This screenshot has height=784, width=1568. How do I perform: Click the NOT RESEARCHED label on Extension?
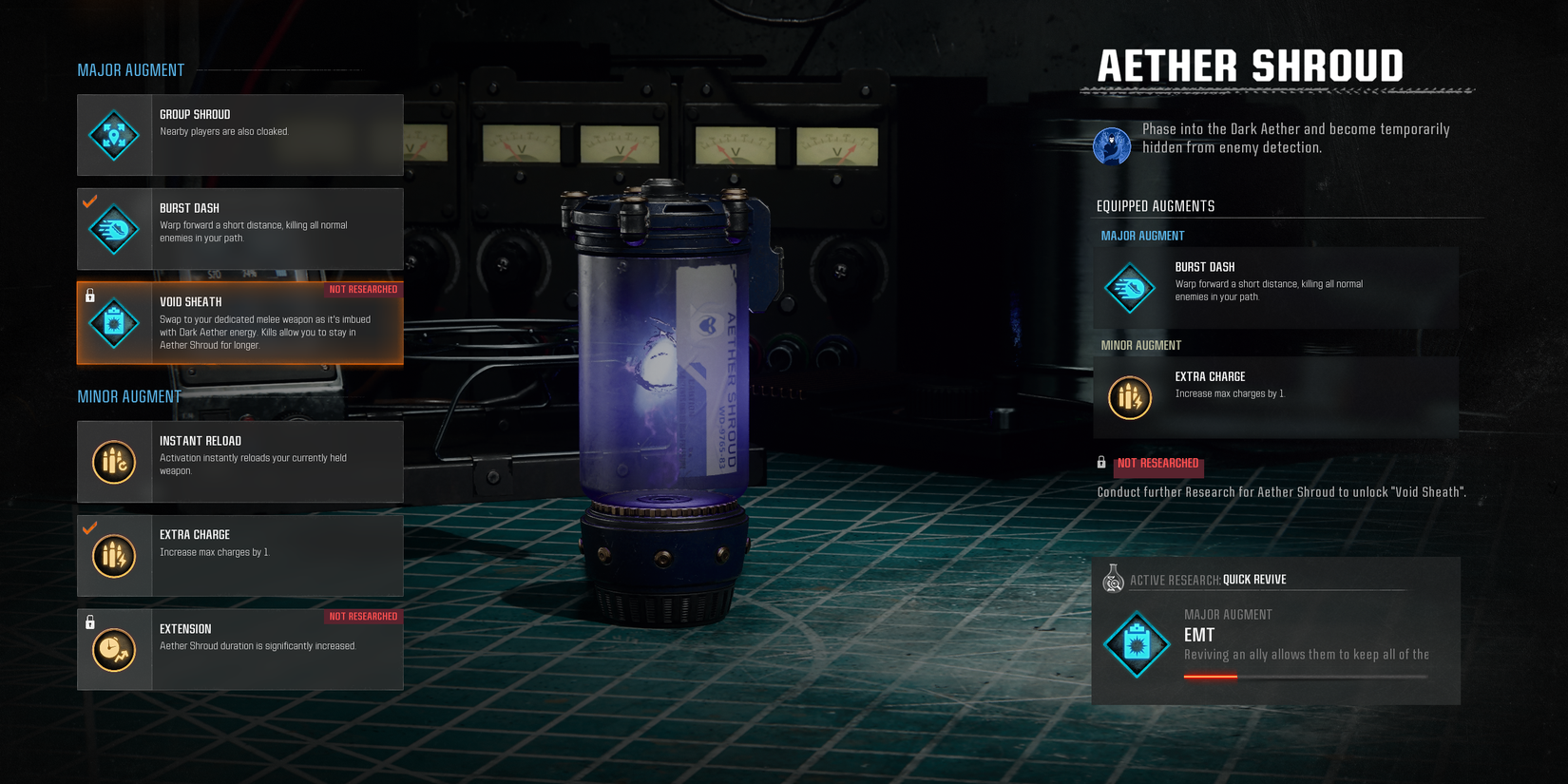(364, 616)
